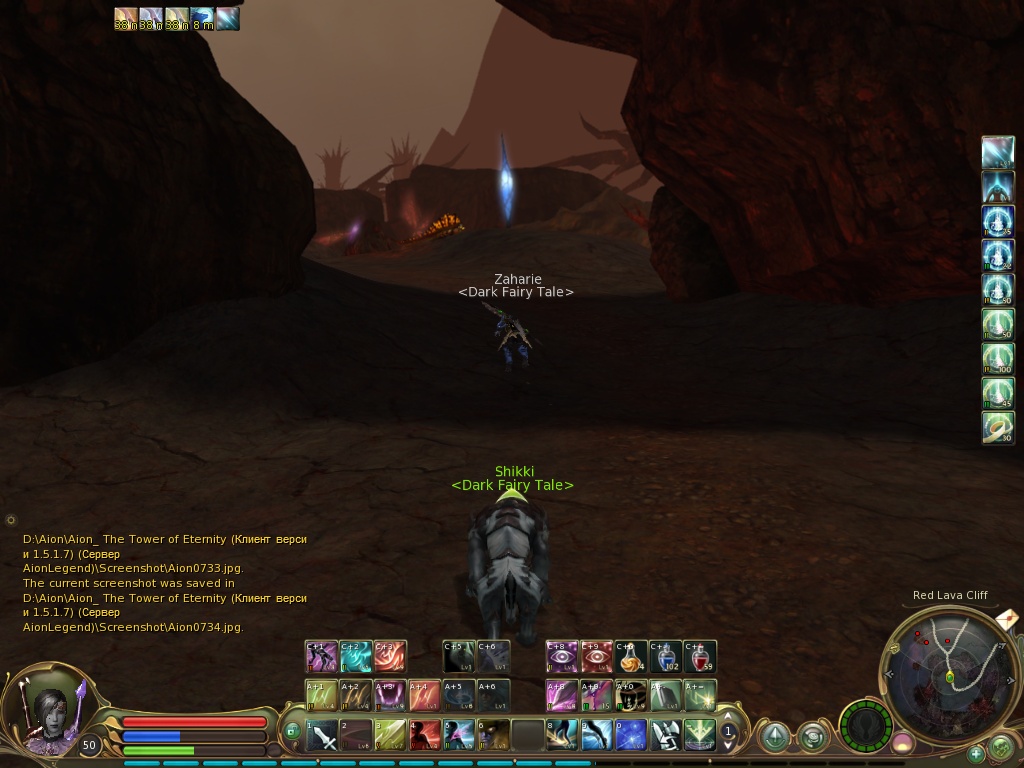Use the orange swirl flask item
The width and height of the screenshot is (1024, 768).
(x=631, y=657)
